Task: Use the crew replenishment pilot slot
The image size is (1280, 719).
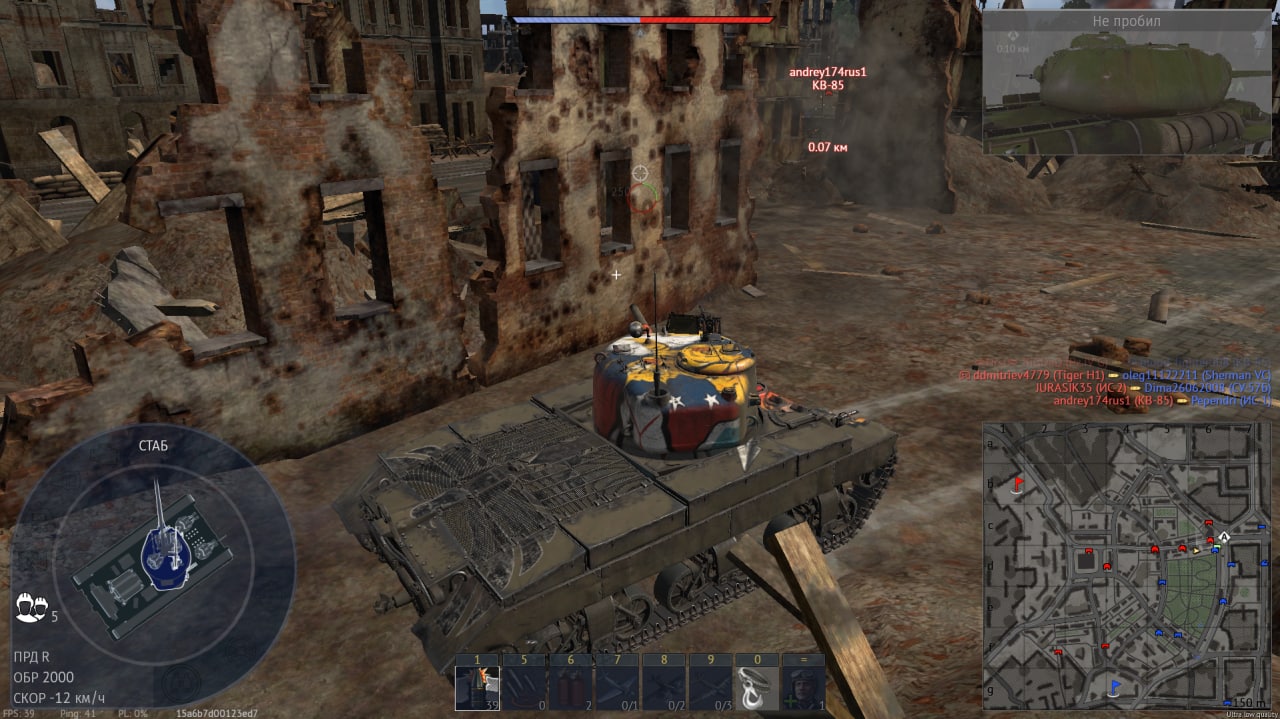Action: tap(803, 687)
